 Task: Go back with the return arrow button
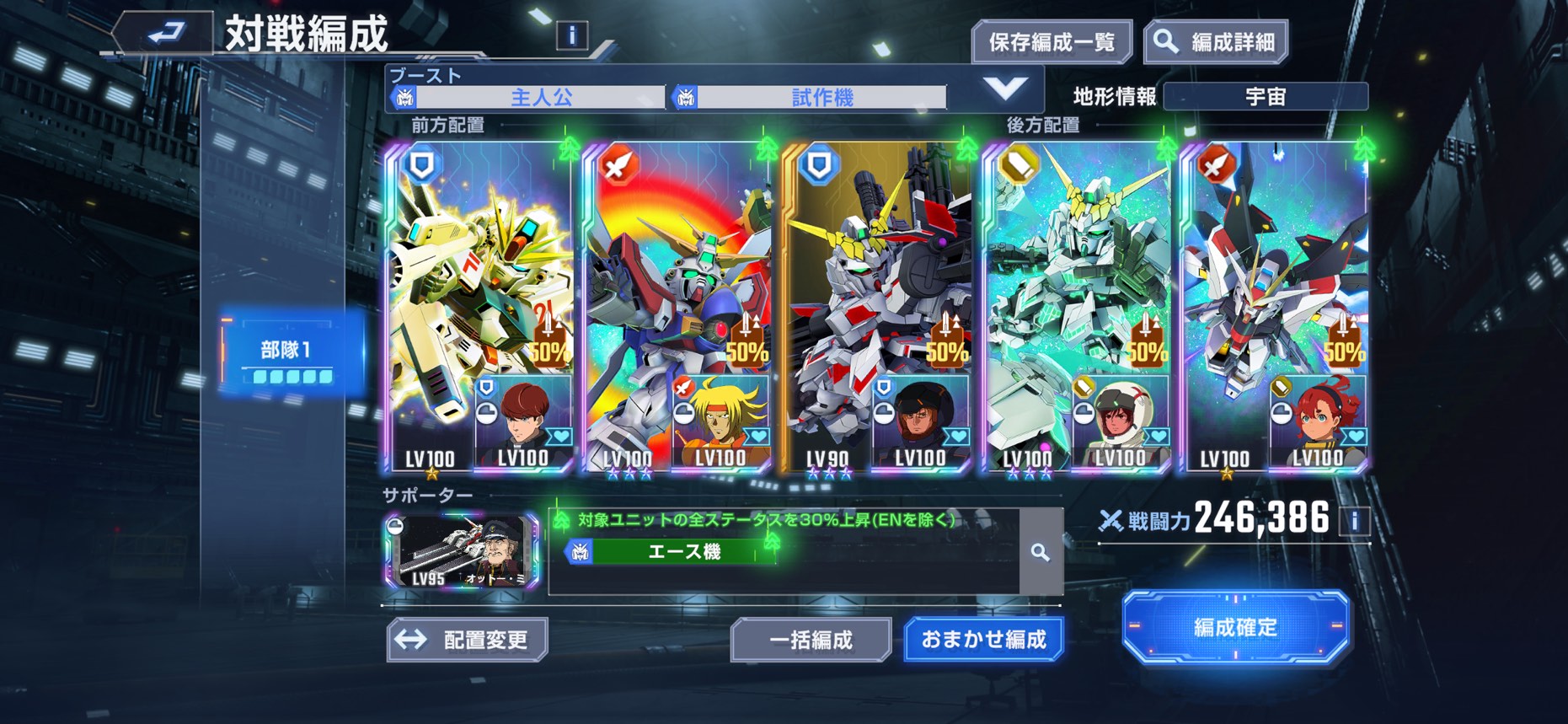[x=166, y=35]
